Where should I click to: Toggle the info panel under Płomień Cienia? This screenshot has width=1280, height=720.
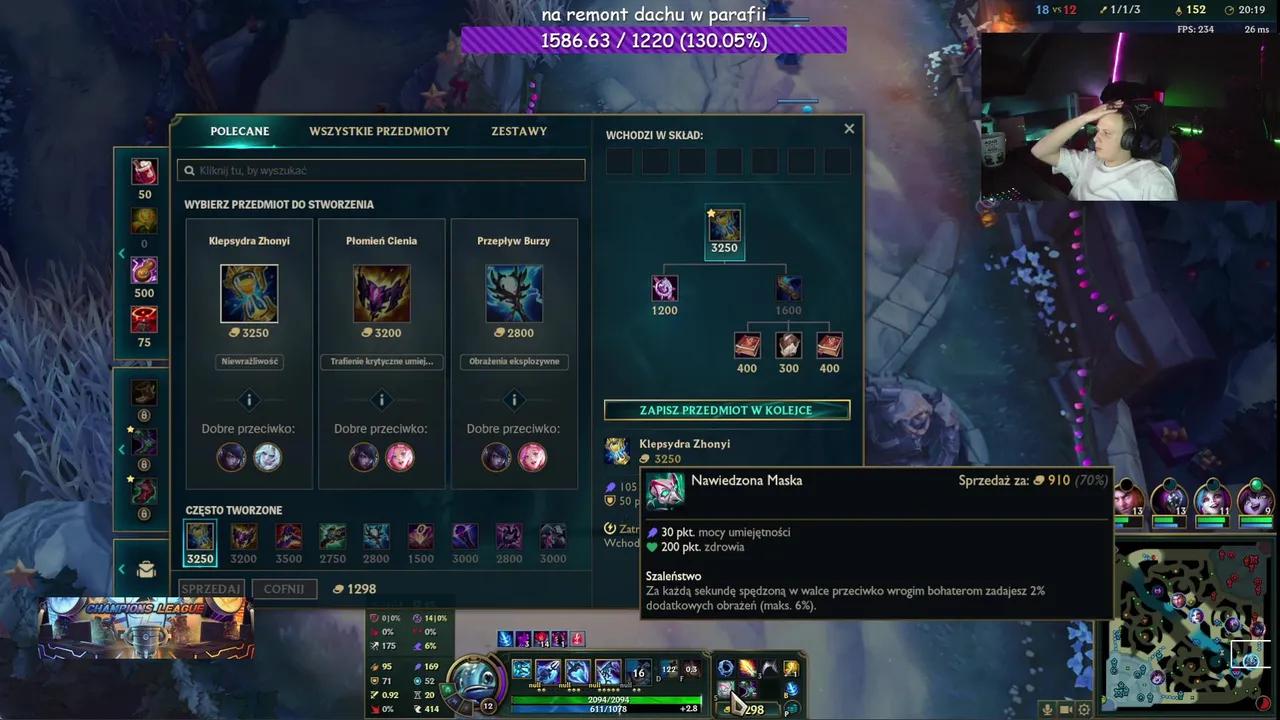point(381,399)
